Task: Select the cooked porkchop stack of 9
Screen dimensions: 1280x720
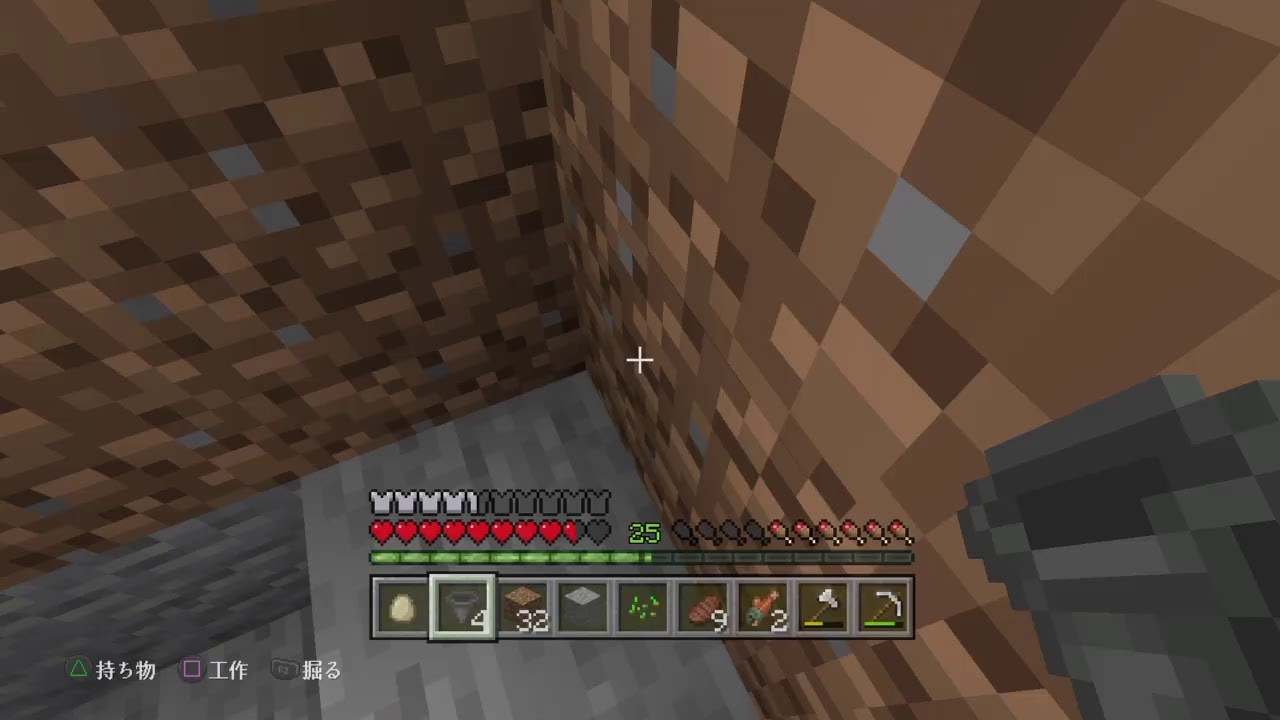Action: (x=701, y=607)
